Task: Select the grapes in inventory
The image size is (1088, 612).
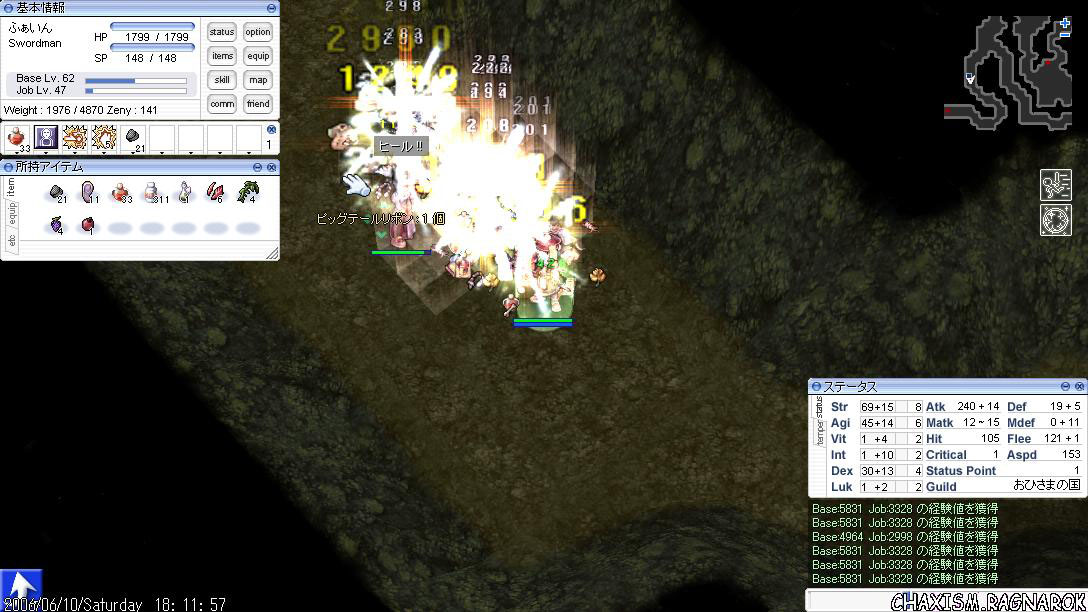Action: tap(57, 225)
